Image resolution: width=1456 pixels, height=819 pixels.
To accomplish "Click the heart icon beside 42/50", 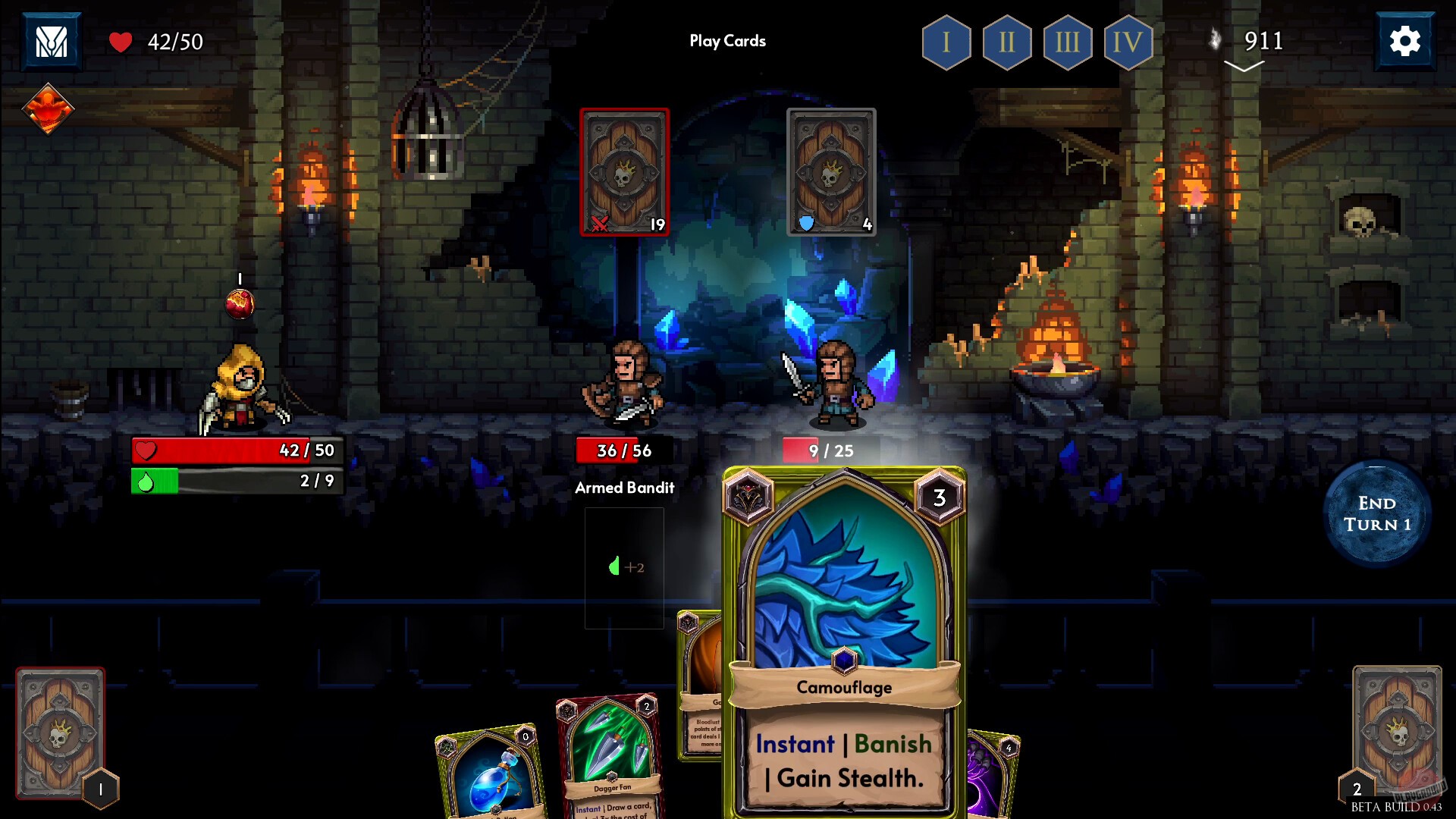I will tap(121, 42).
